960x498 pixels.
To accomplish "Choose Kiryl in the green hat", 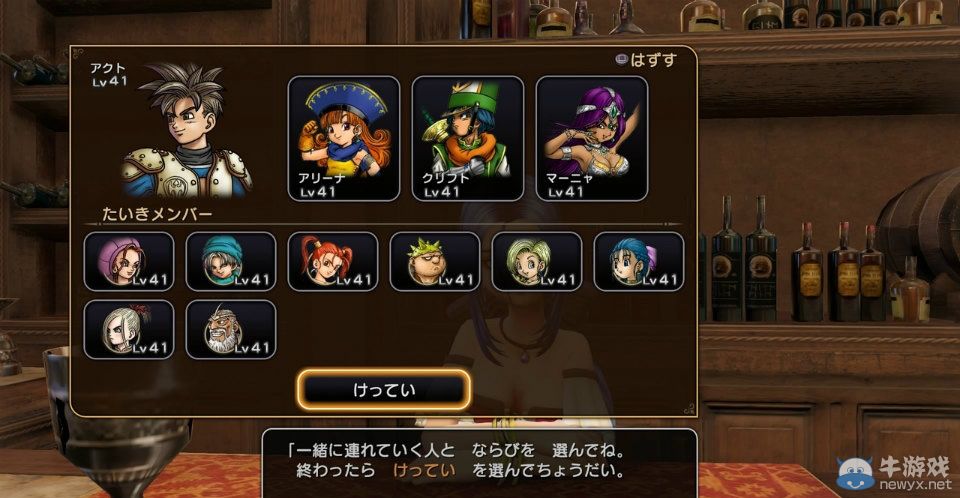I will click(x=468, y=138).
